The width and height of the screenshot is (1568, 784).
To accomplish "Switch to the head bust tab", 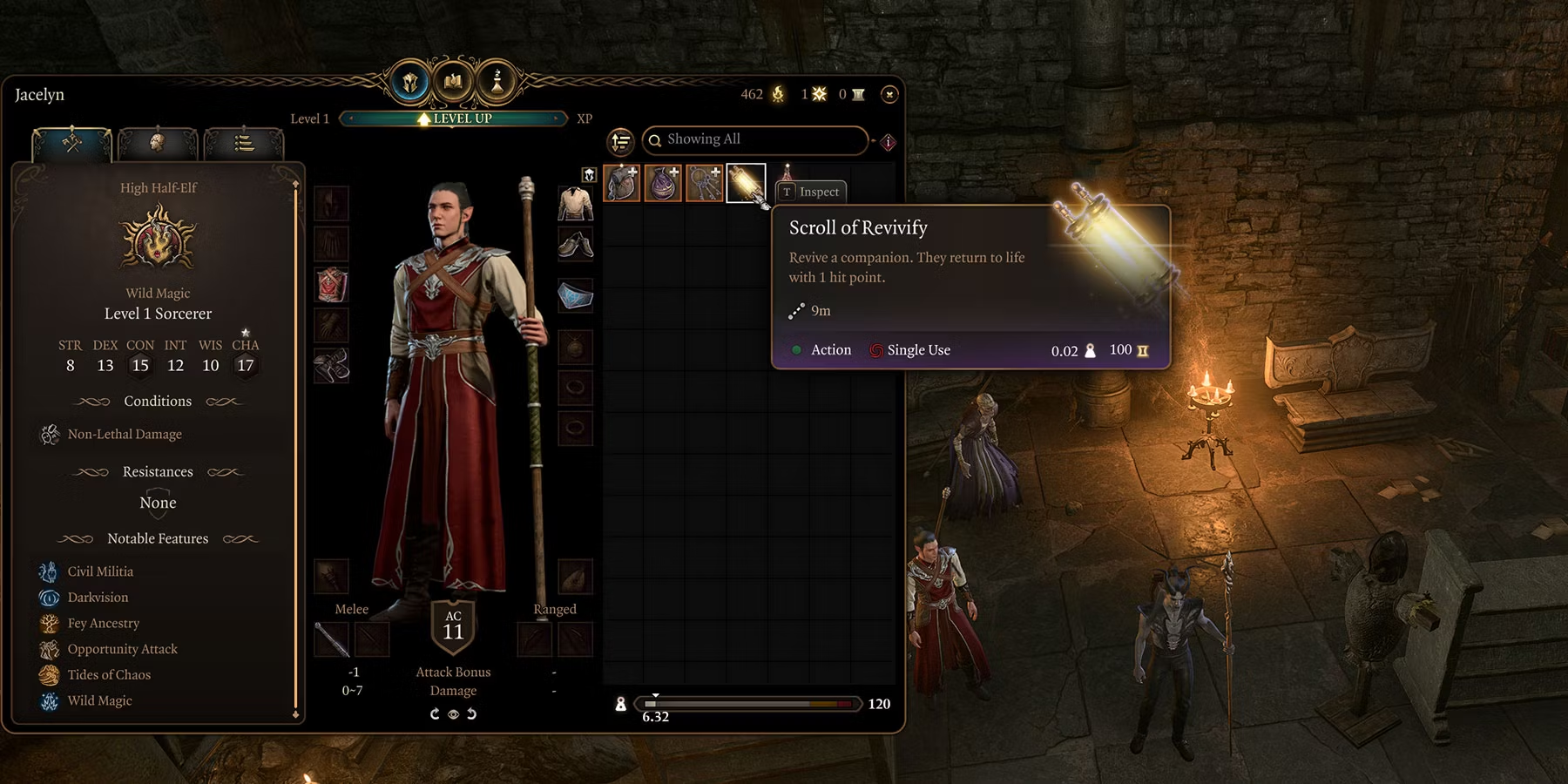I will tap(158, 142).
